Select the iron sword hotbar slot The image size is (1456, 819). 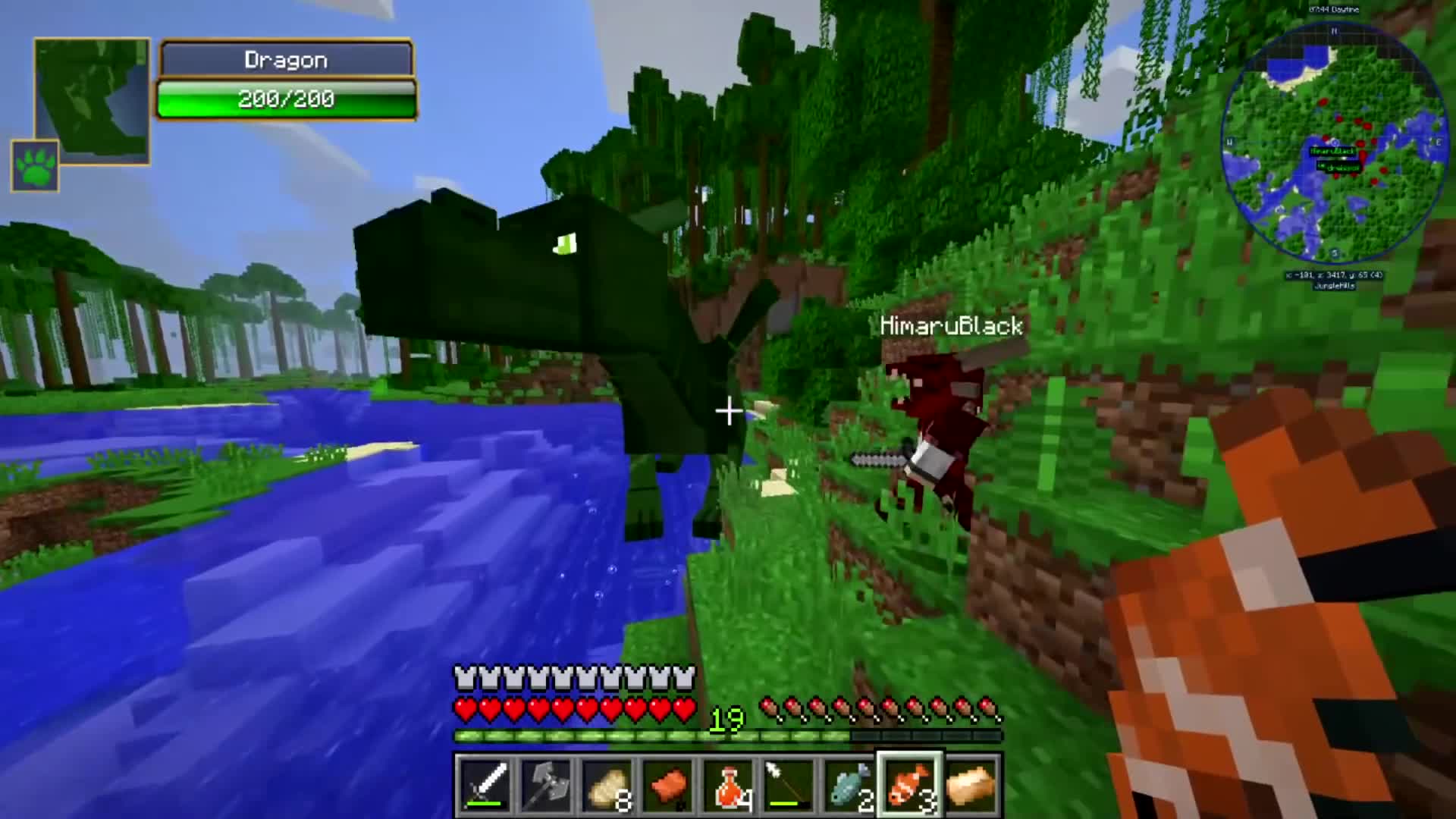[x=486, y=784]
